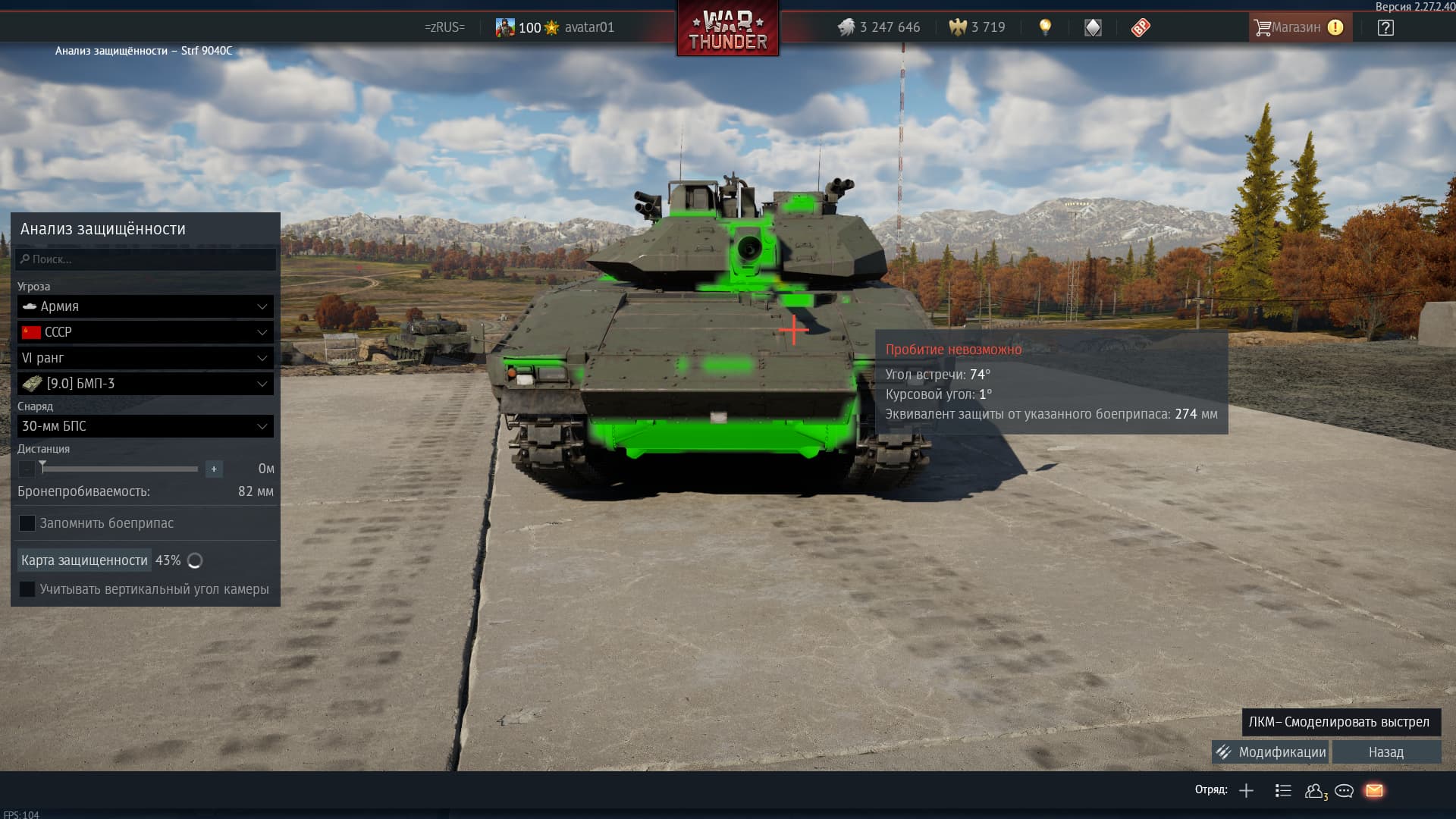1456x819 pixels.
Task: Click the light bulb icon
Action: 1045,27
